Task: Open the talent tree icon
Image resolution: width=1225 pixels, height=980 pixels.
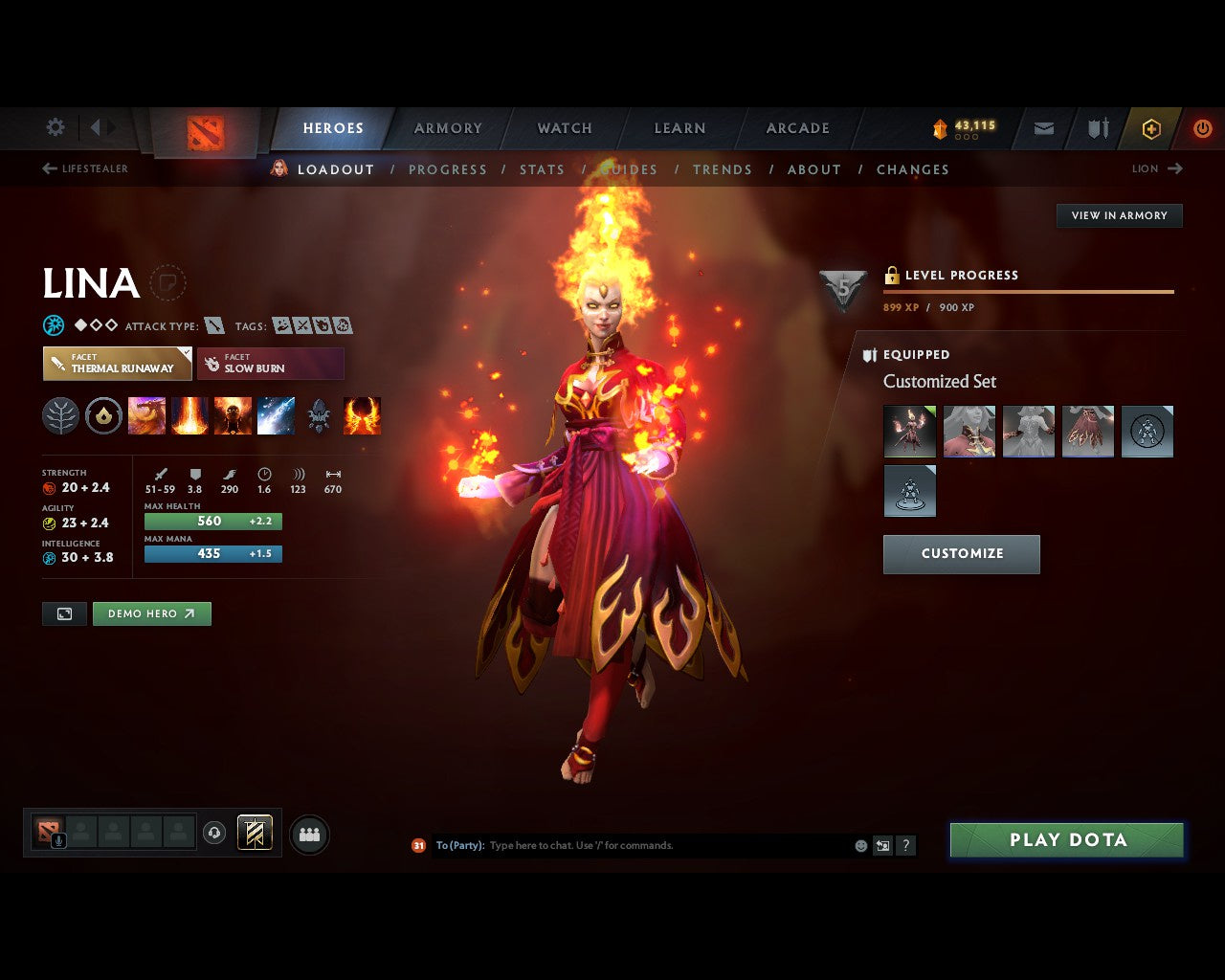Action: [59, 414]
